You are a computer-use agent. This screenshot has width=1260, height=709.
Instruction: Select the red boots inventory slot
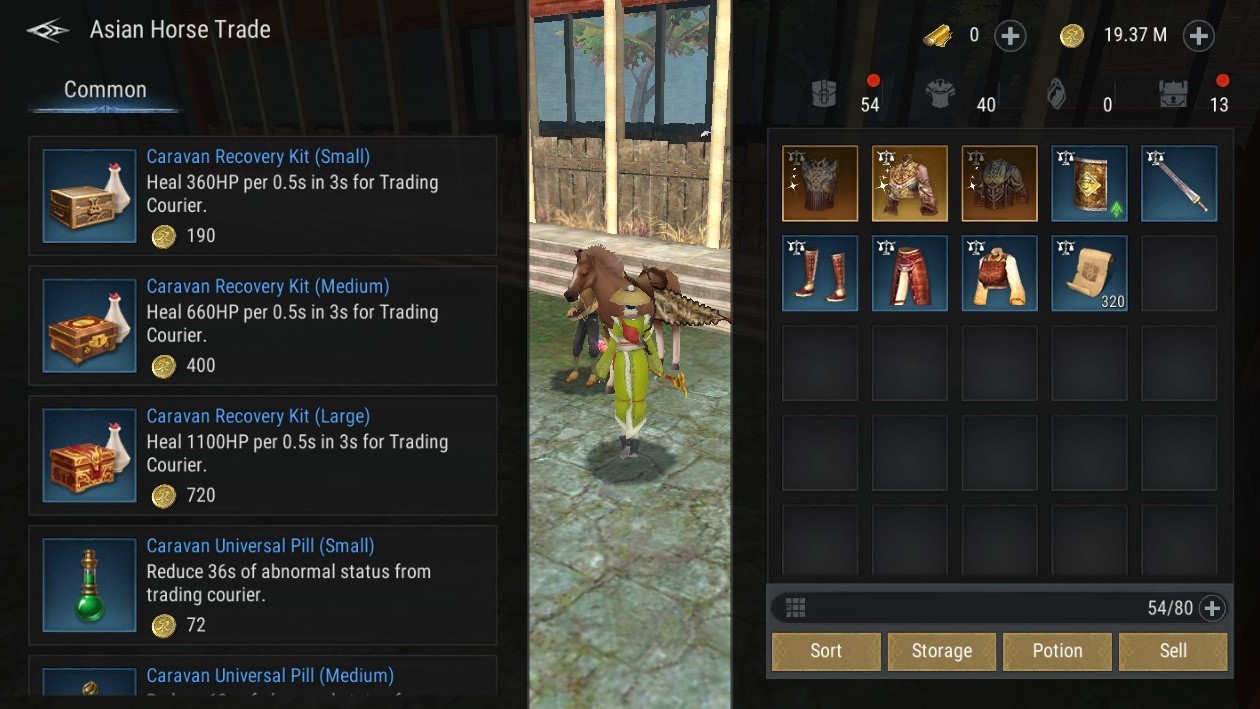pos(820,273)
